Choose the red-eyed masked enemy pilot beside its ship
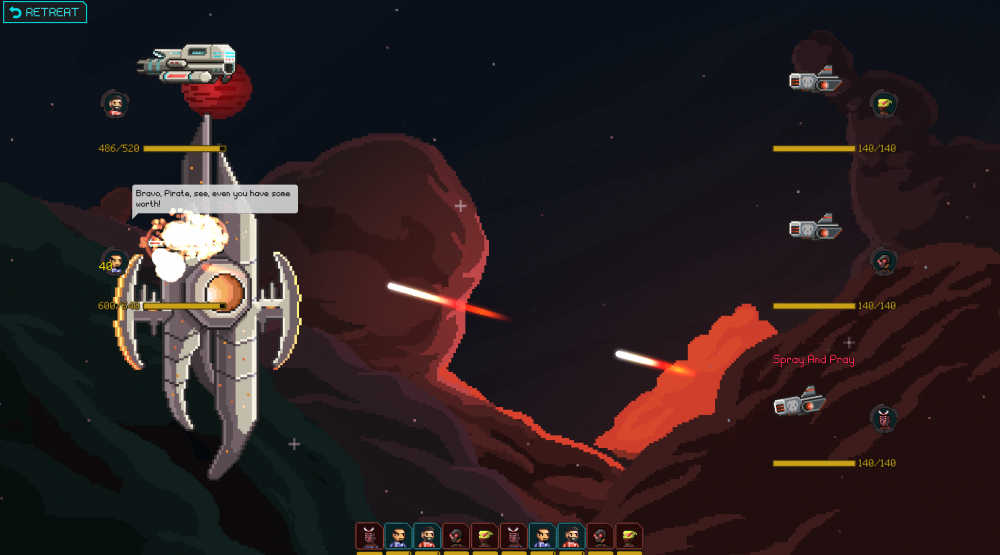Viewport: 1000px width, 555px height. (x=883, y=262)
